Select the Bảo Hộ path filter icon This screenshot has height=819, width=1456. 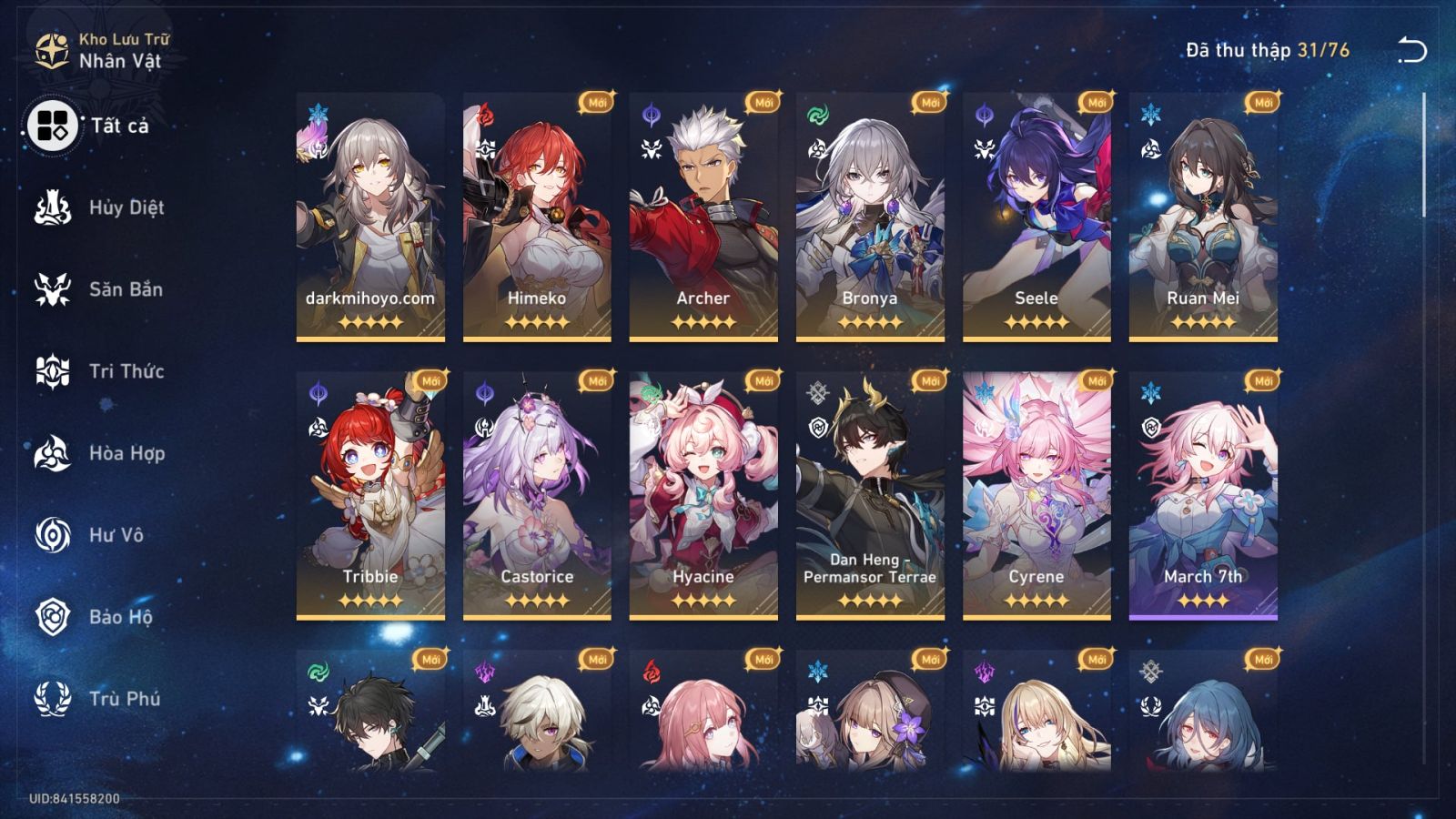53,617
